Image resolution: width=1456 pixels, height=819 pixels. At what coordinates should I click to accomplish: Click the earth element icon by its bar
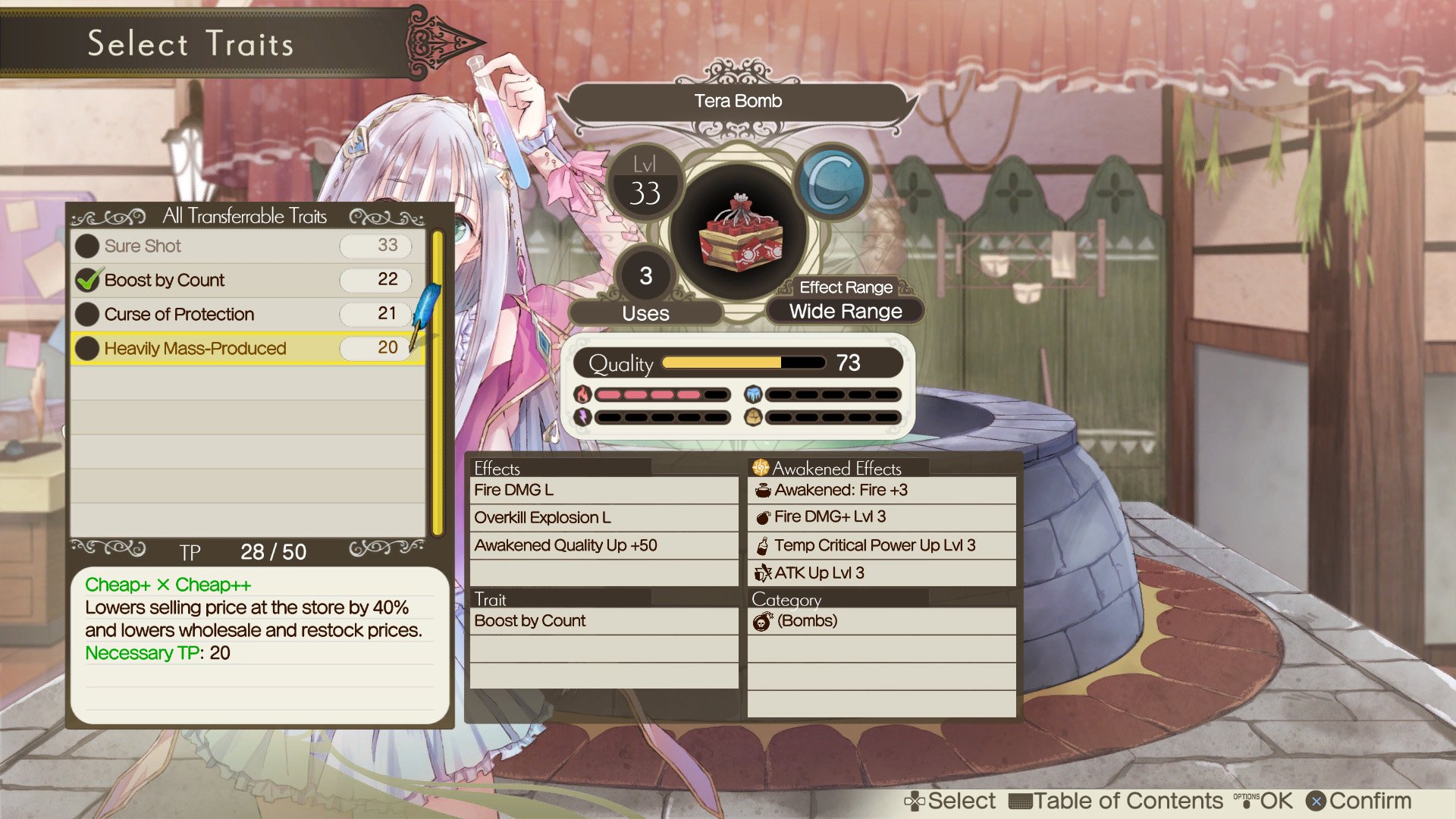[753, 416]
